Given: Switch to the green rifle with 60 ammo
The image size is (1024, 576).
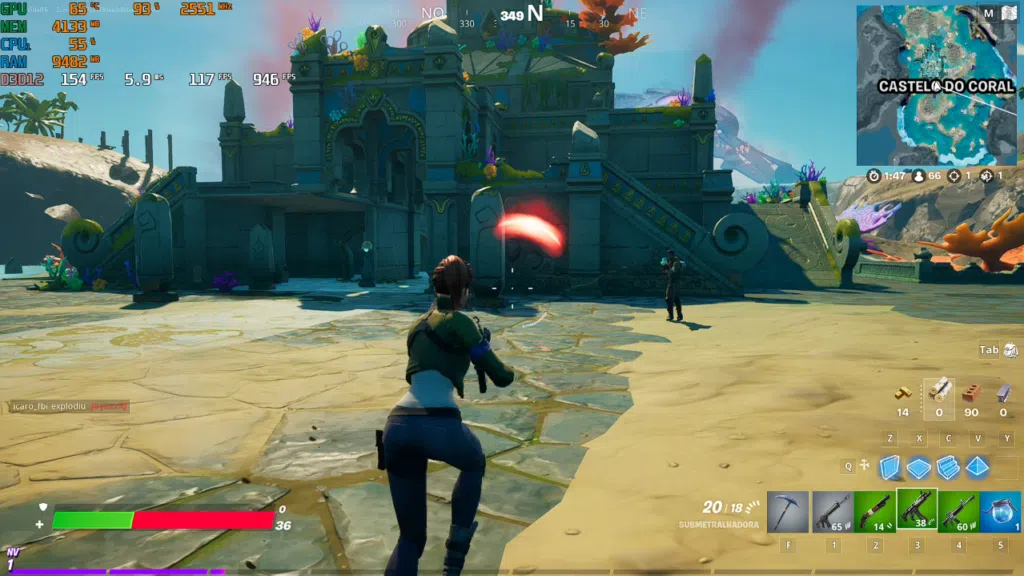Looking at the screenshot, I should tap(958, 511).
